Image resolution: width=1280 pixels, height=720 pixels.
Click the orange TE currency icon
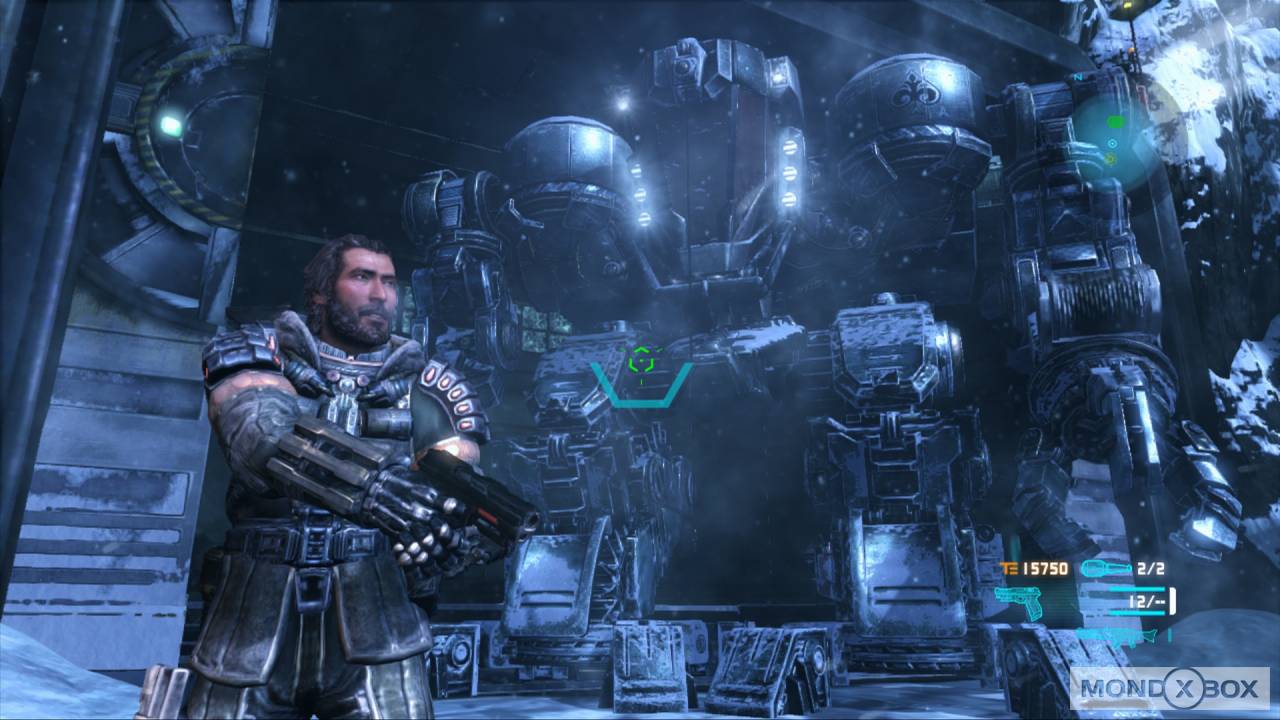(1010, 568)
